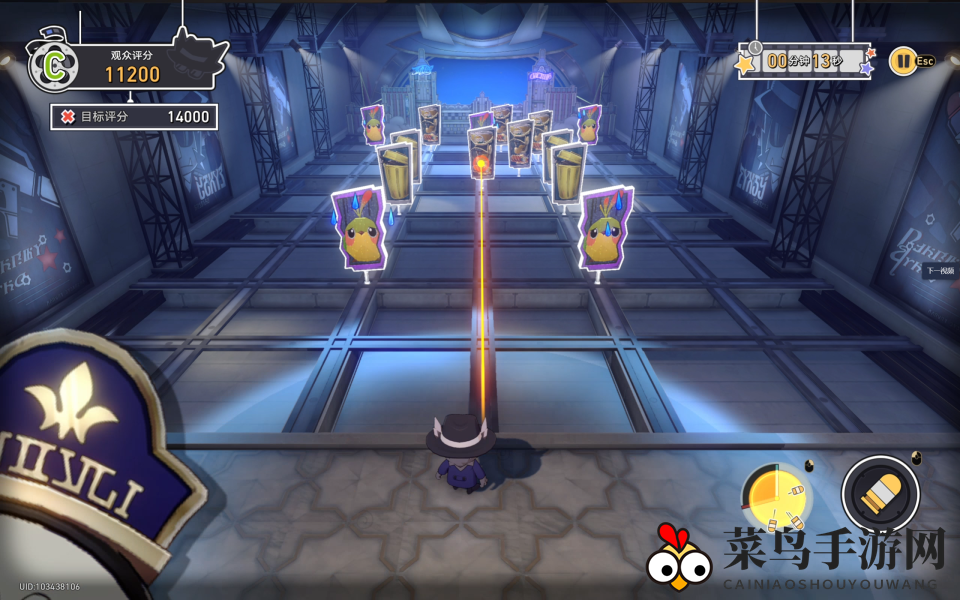Pause the game with the yellow pause button
Viewport: 960px width, 600px height.
click(902, 61)
